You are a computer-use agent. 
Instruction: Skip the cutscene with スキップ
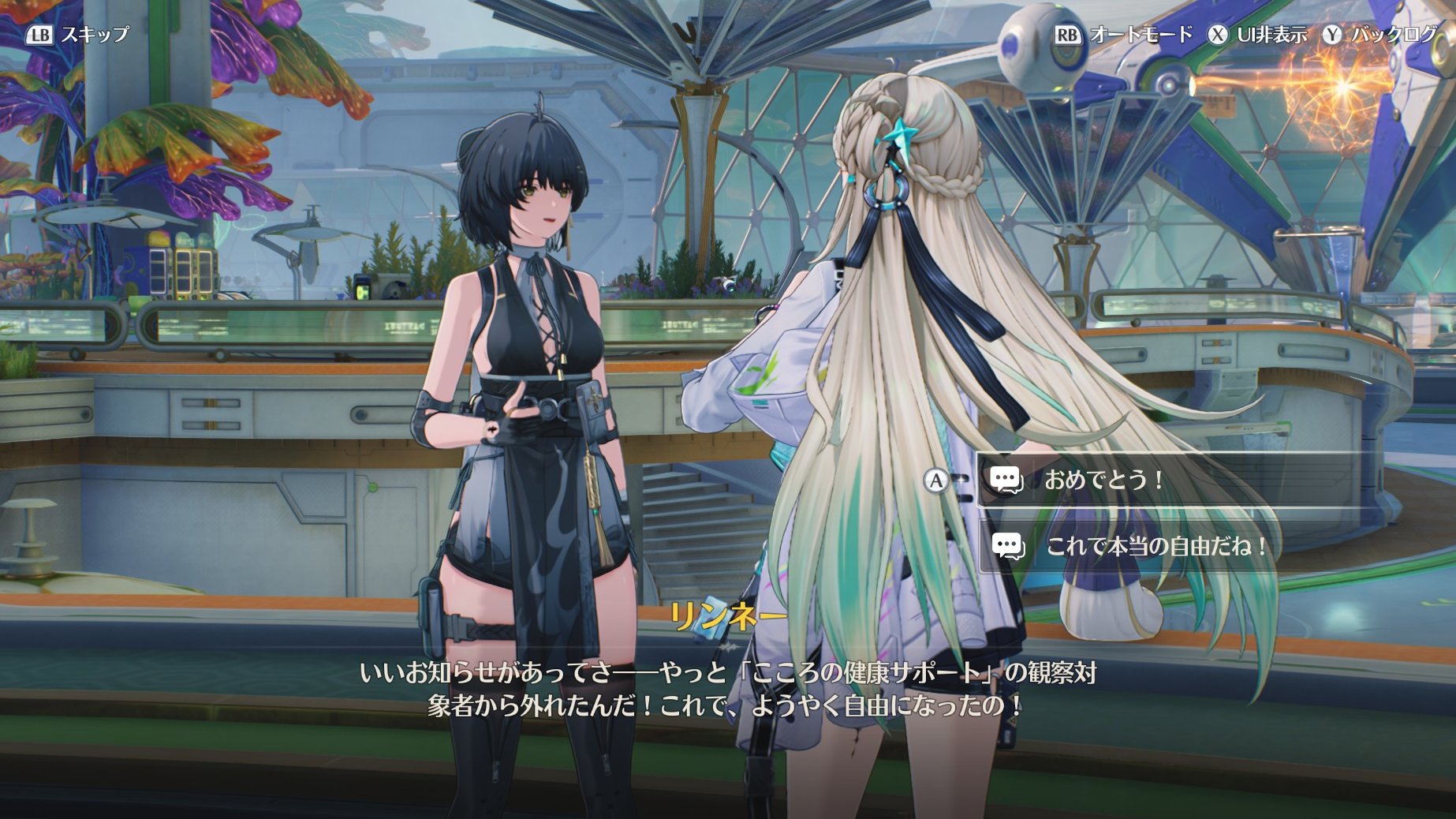point(79,35)
